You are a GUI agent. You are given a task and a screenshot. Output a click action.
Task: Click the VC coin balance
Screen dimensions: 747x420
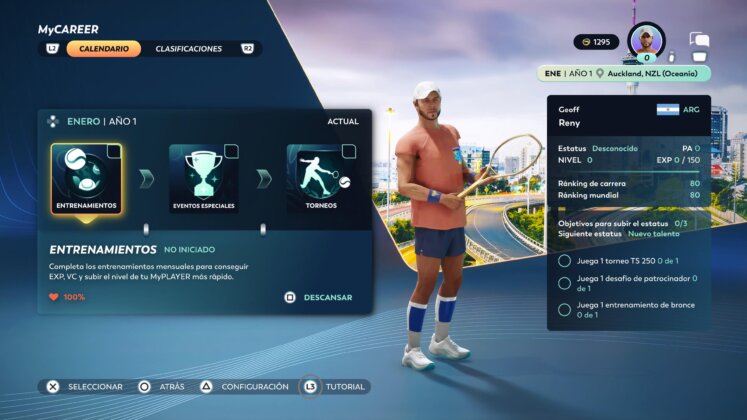click(596, 42)
